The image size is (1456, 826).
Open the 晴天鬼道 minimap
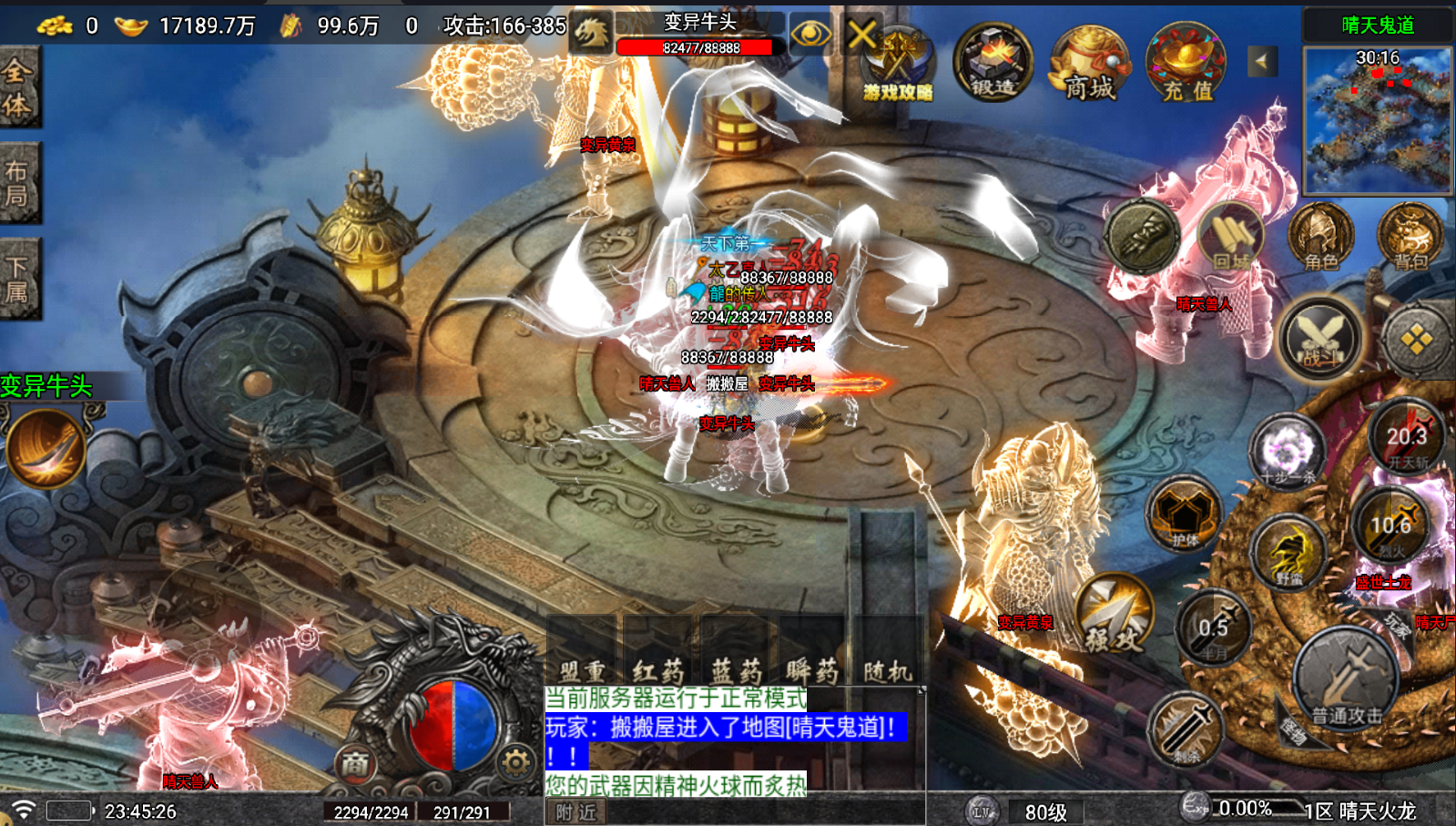(1378, 118)
